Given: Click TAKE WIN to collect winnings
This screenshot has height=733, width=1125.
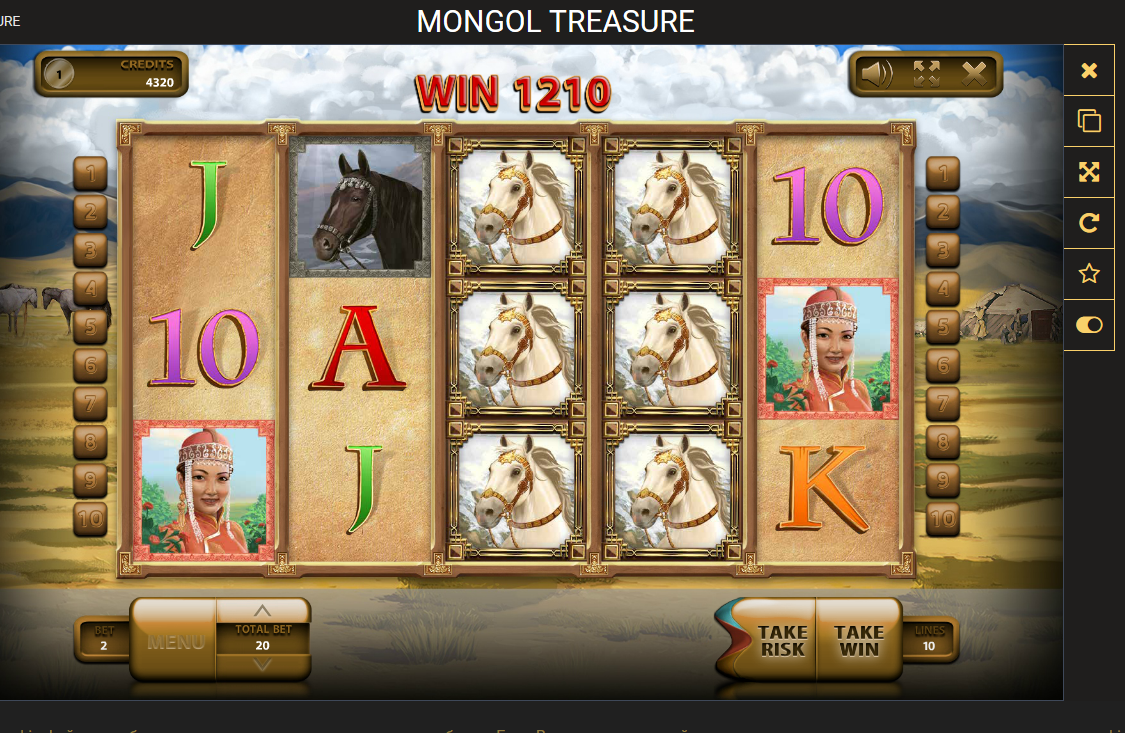Looking at the screenshot, I should (859, 640).
